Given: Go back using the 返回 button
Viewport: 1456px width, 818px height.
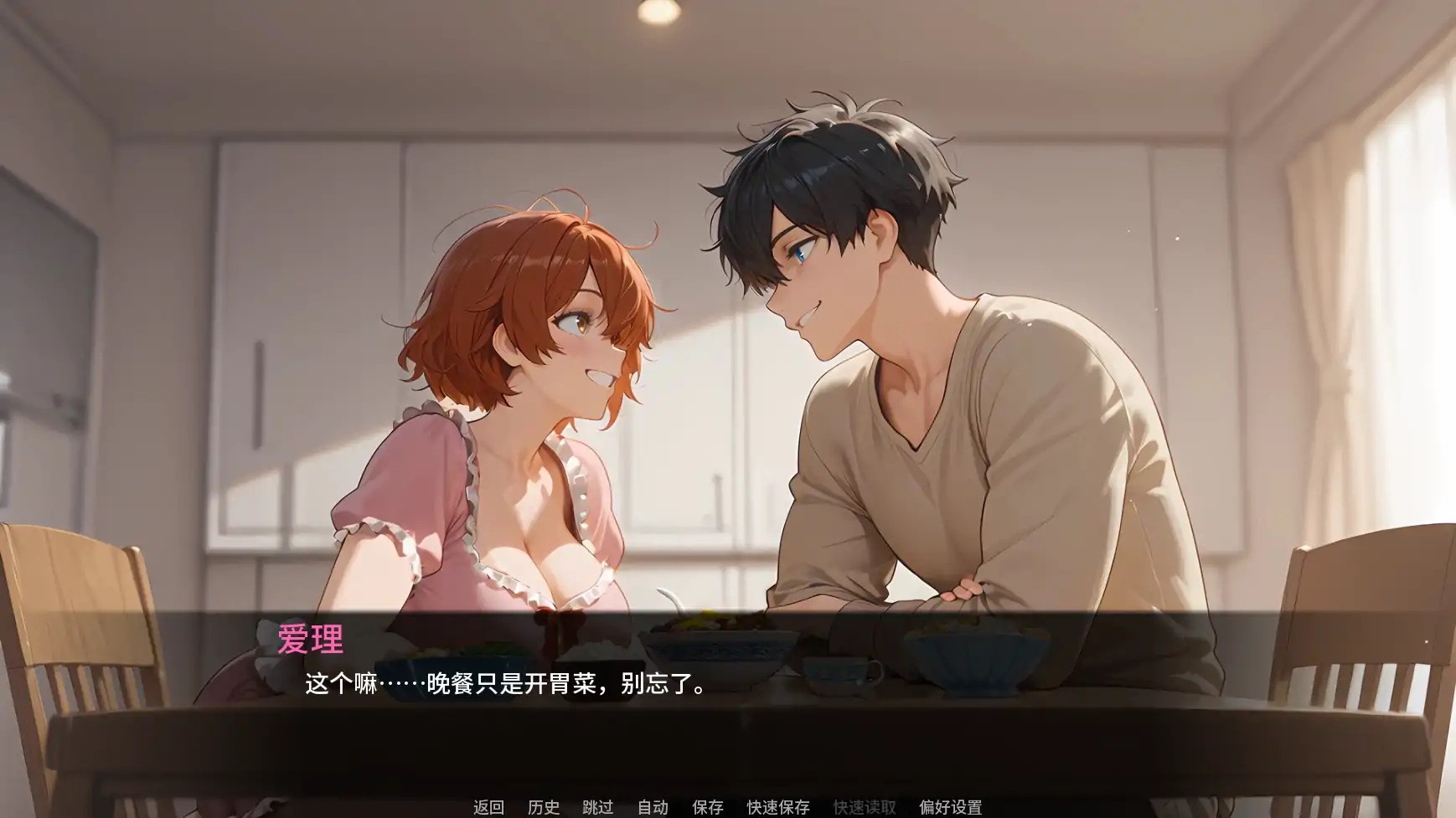Looking at the screenshot, I should click(x=490, y=808).
